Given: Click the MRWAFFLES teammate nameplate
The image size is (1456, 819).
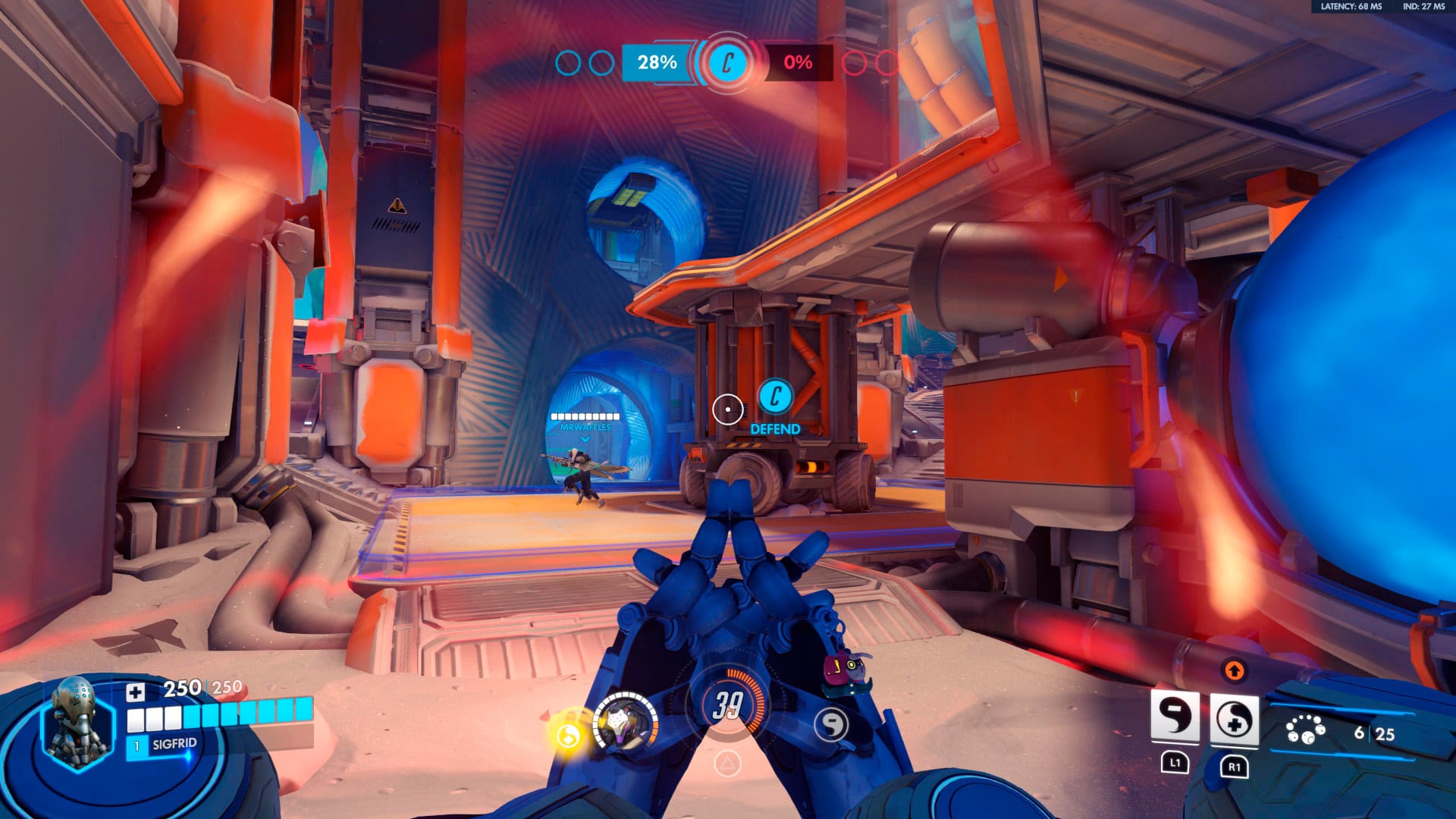Looking at the screenshot, I should tap(585, 427).
